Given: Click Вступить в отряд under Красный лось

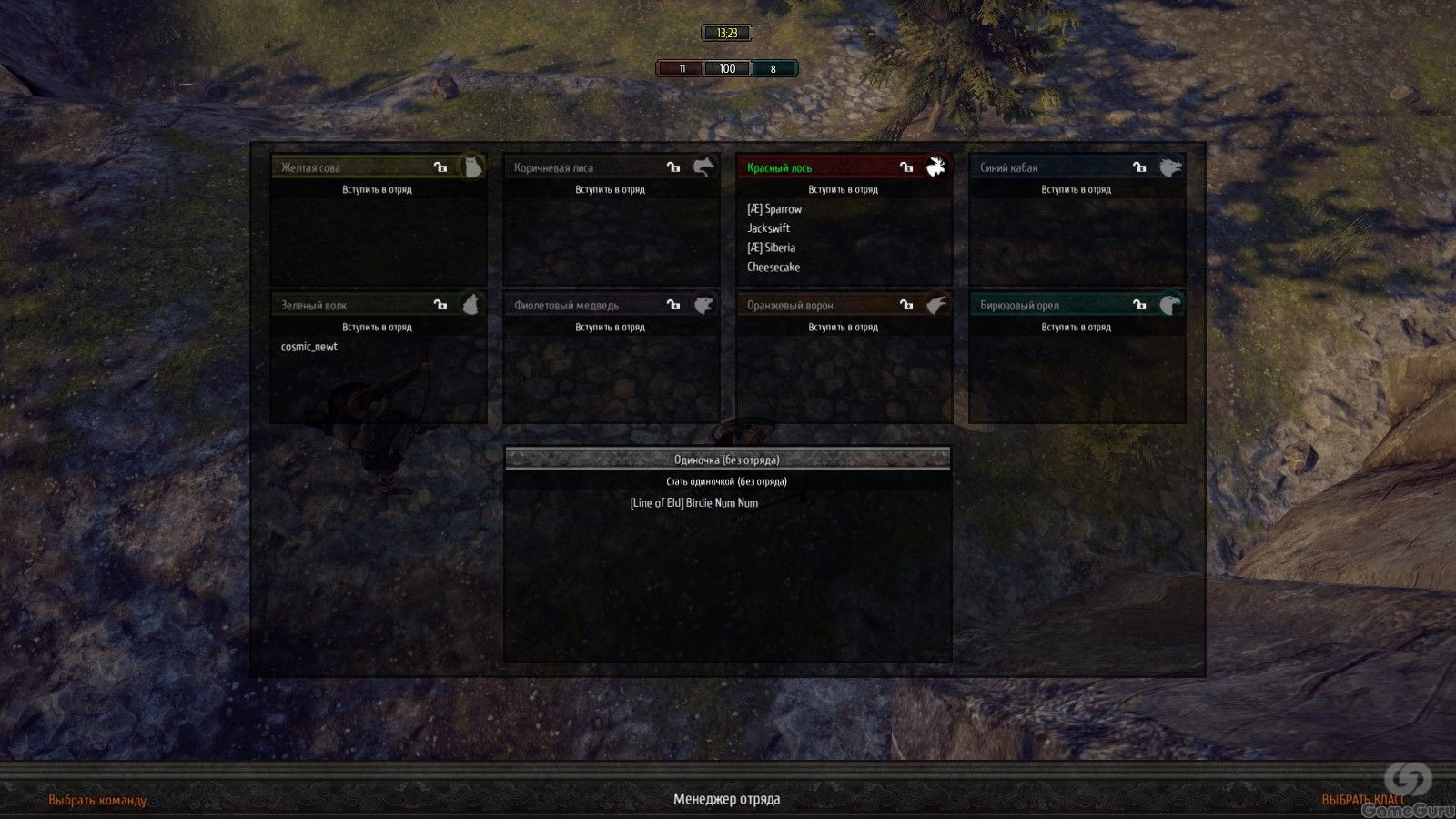Looking at the screenshot, I should 843,189.
